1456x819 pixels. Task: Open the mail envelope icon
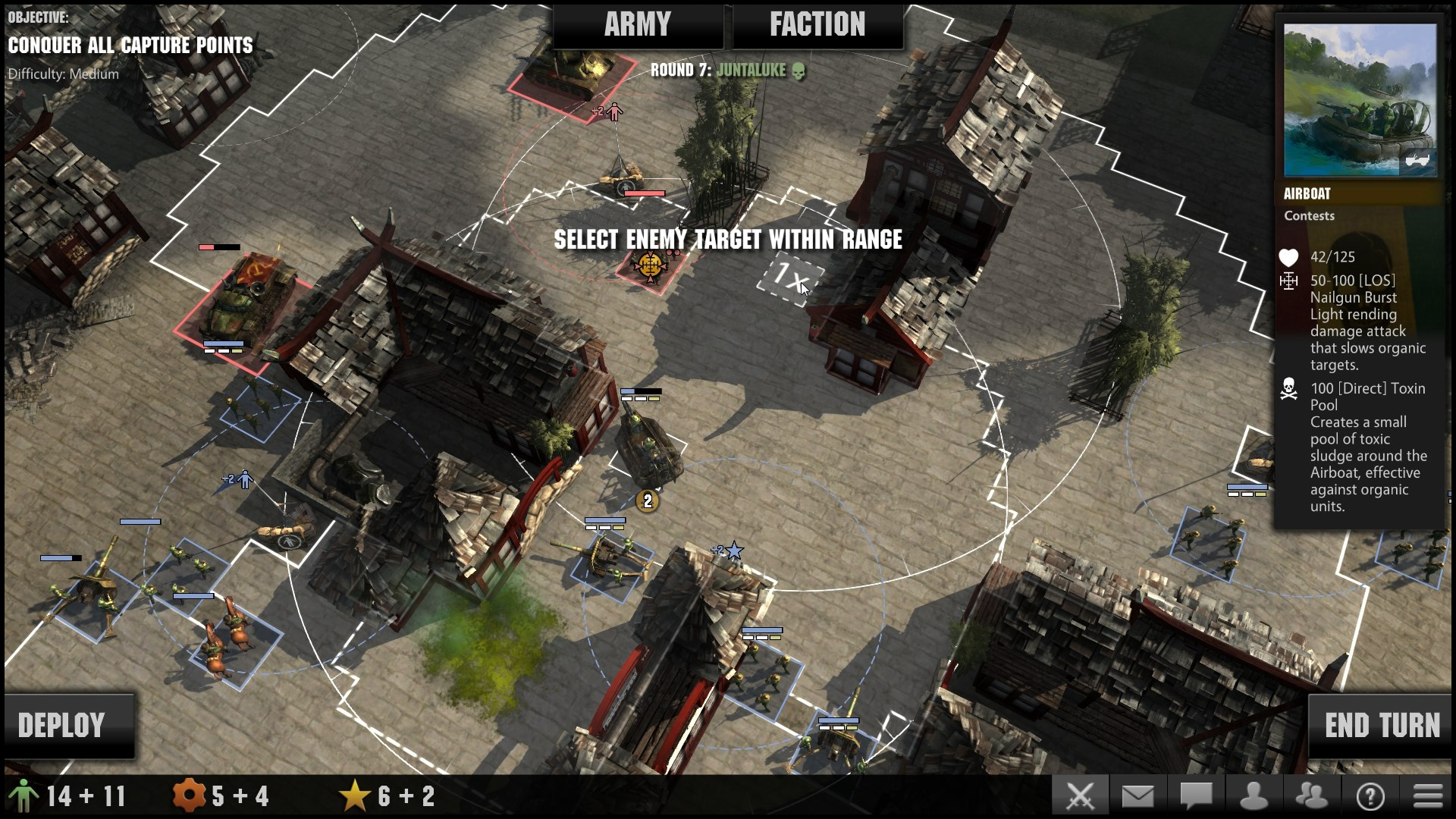tap(1137, 795)
